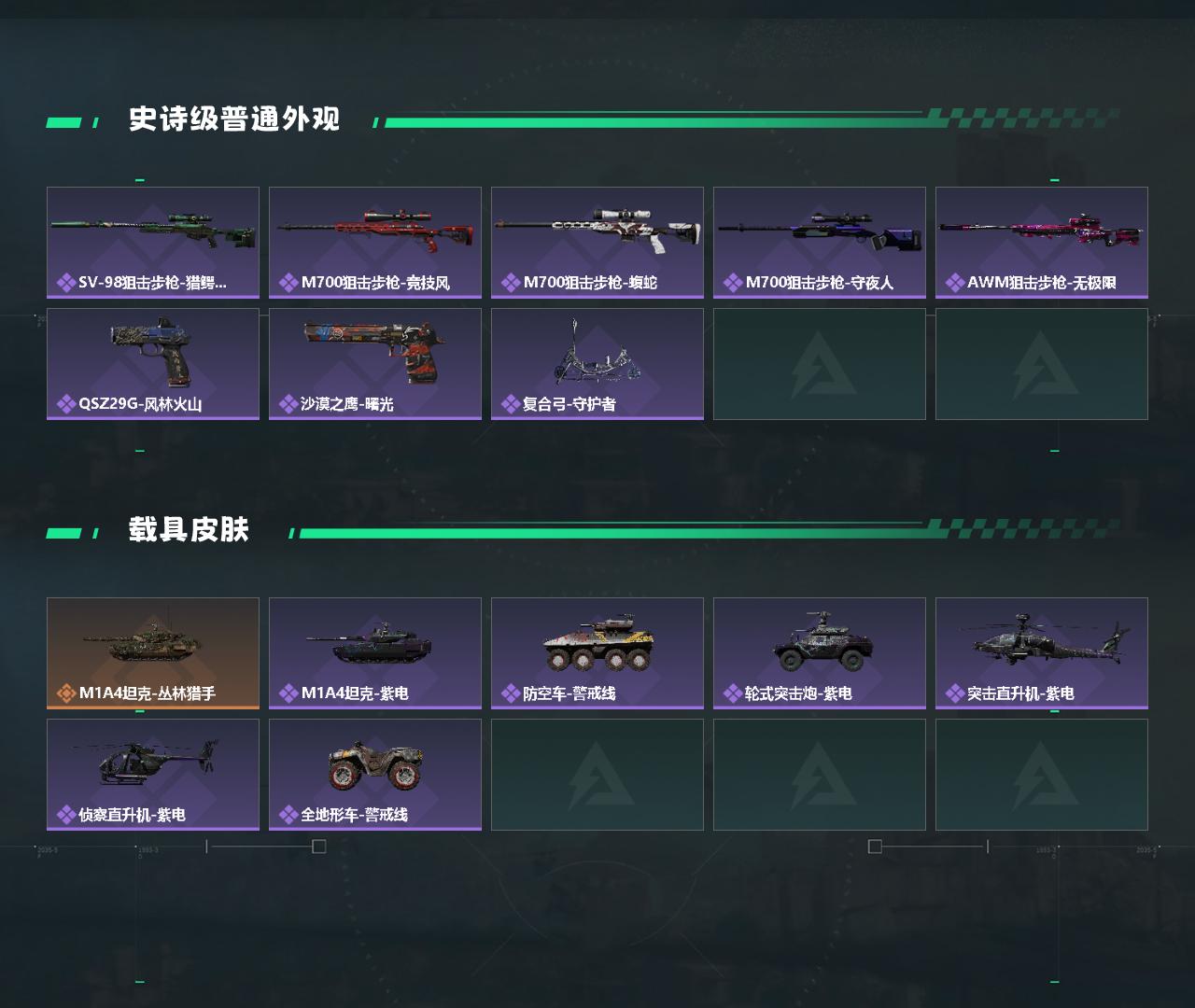Select the M1A4坦克-紫电 tank skin
The width and height of the screenshot is (1195, 1008).
tap(374, 651)
